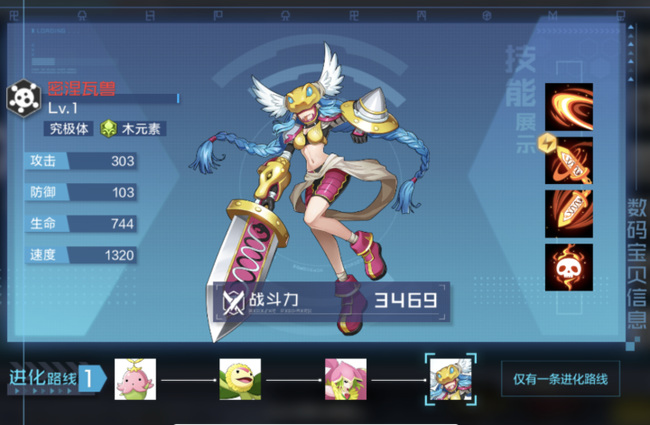650x425 pixels.
Task: Click the Digimon type emblem beside name
Action: [x=22, y=98]
